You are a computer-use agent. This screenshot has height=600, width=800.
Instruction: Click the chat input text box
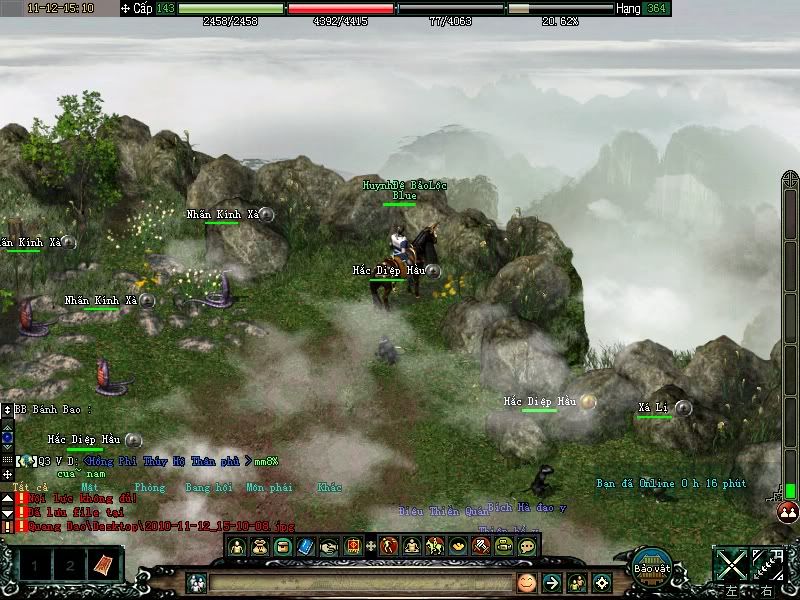click(360, 582)
